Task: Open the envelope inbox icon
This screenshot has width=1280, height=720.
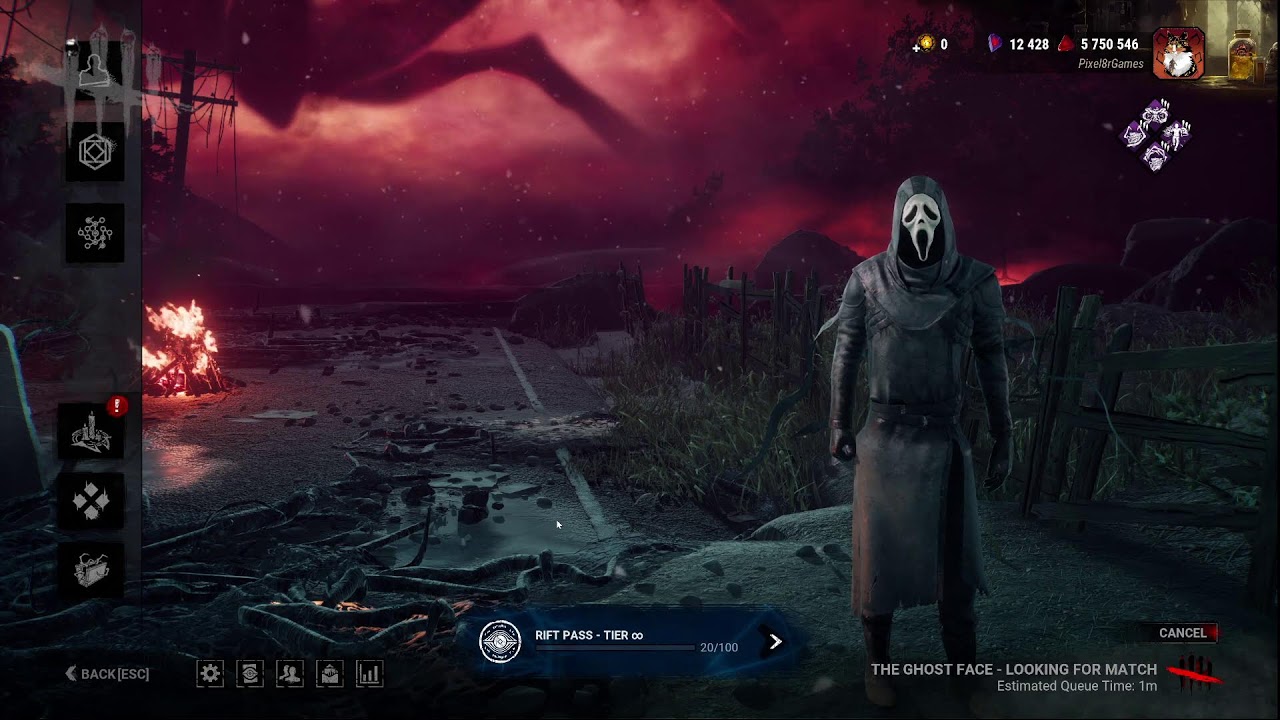Action: [330, 674]
